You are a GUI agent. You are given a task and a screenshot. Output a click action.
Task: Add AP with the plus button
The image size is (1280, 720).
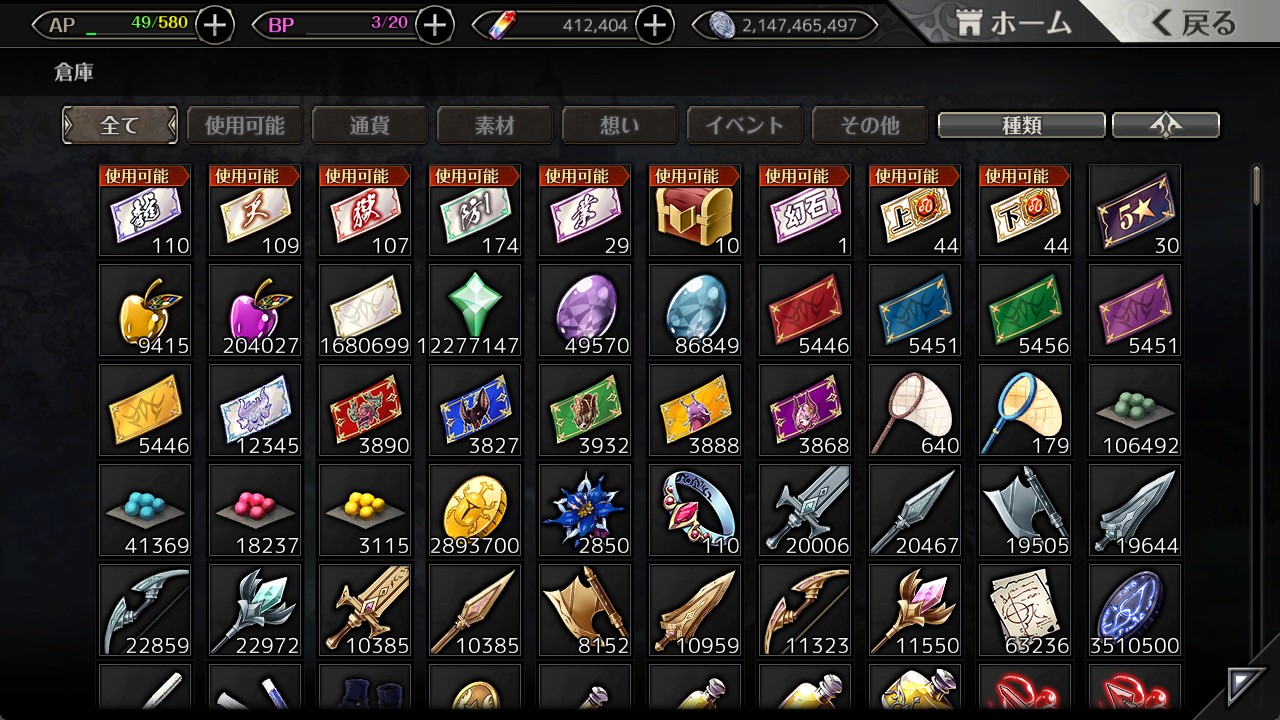(x=215, y=25)
